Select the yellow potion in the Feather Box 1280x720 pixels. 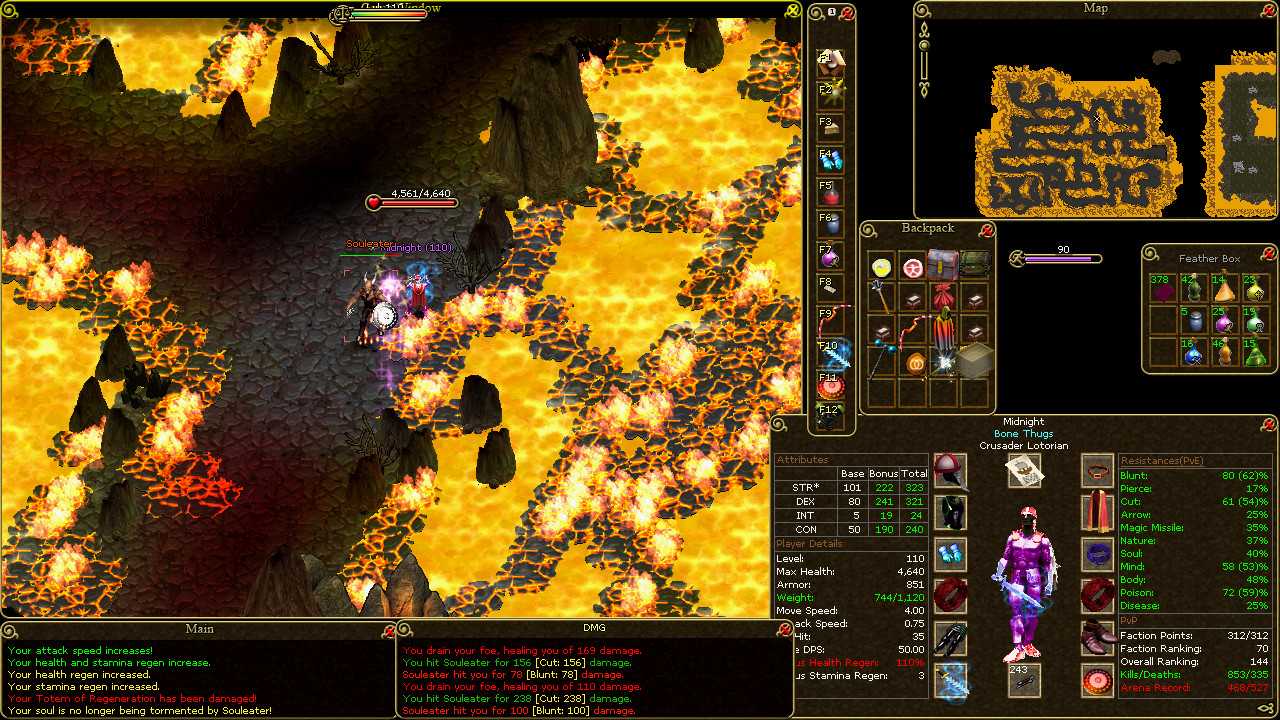click(1255, 290)
